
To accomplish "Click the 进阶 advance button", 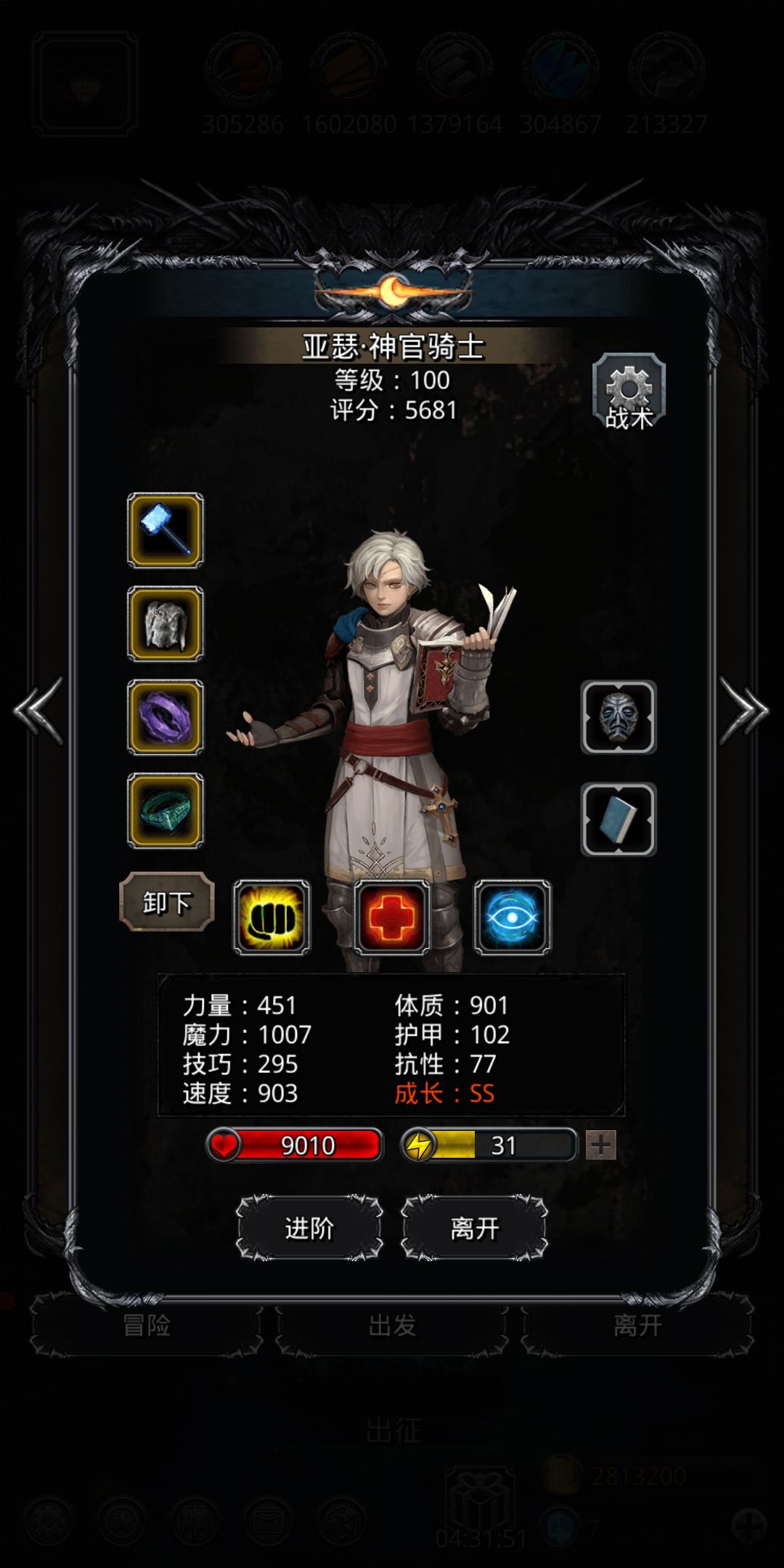I will (310, 1228).
